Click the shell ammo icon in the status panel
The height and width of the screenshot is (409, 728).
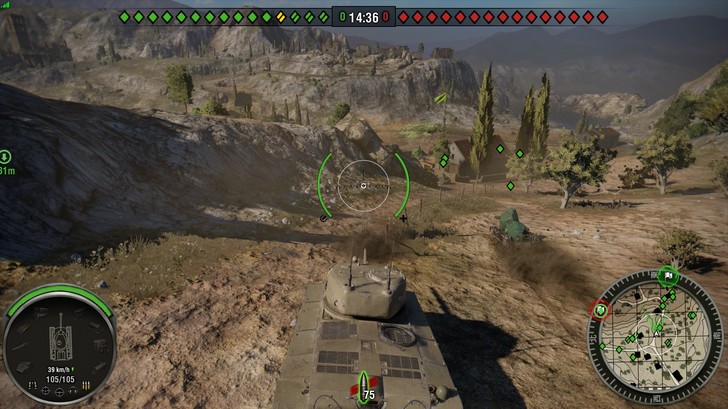(86, 386)
